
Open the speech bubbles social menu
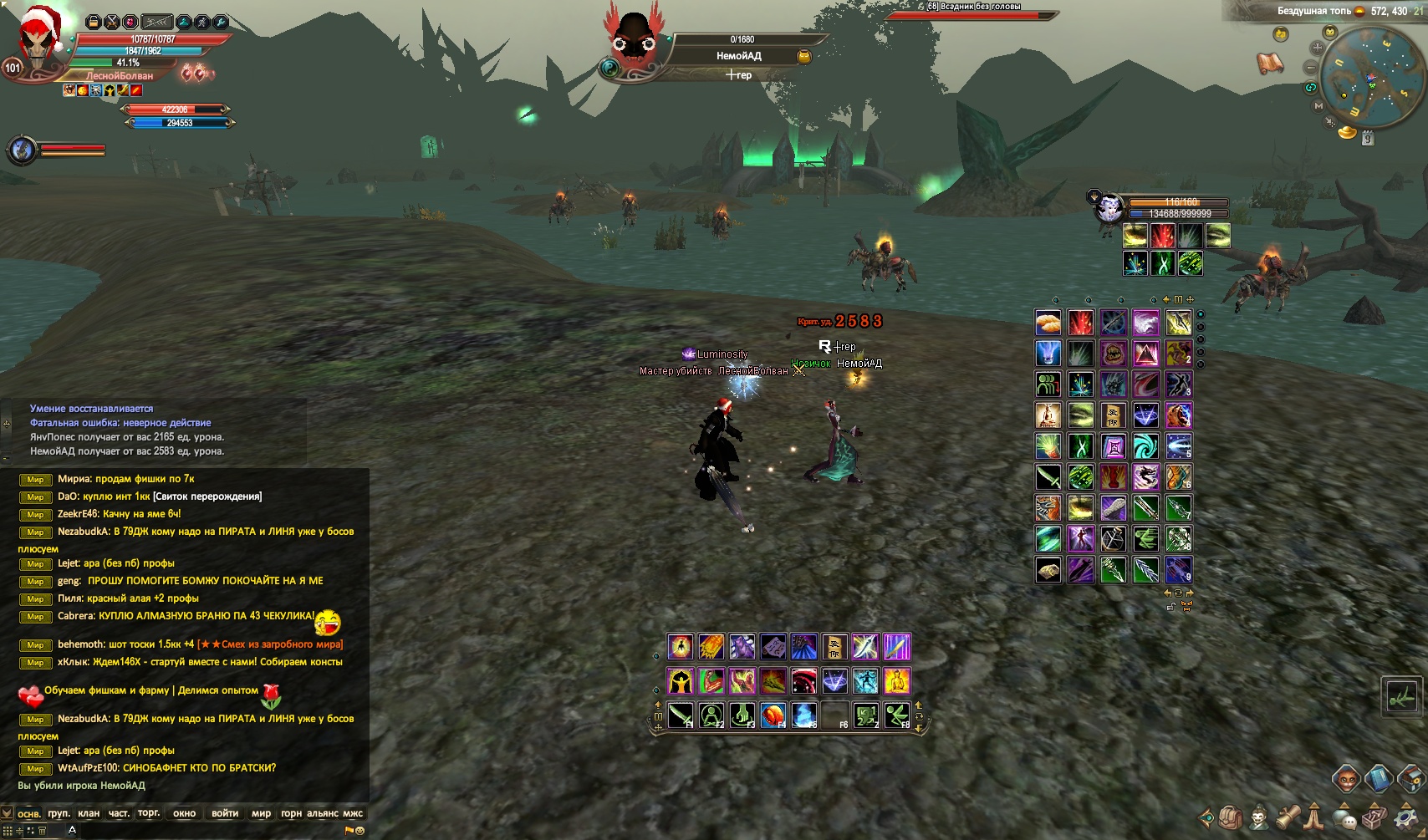[1344, 817]
